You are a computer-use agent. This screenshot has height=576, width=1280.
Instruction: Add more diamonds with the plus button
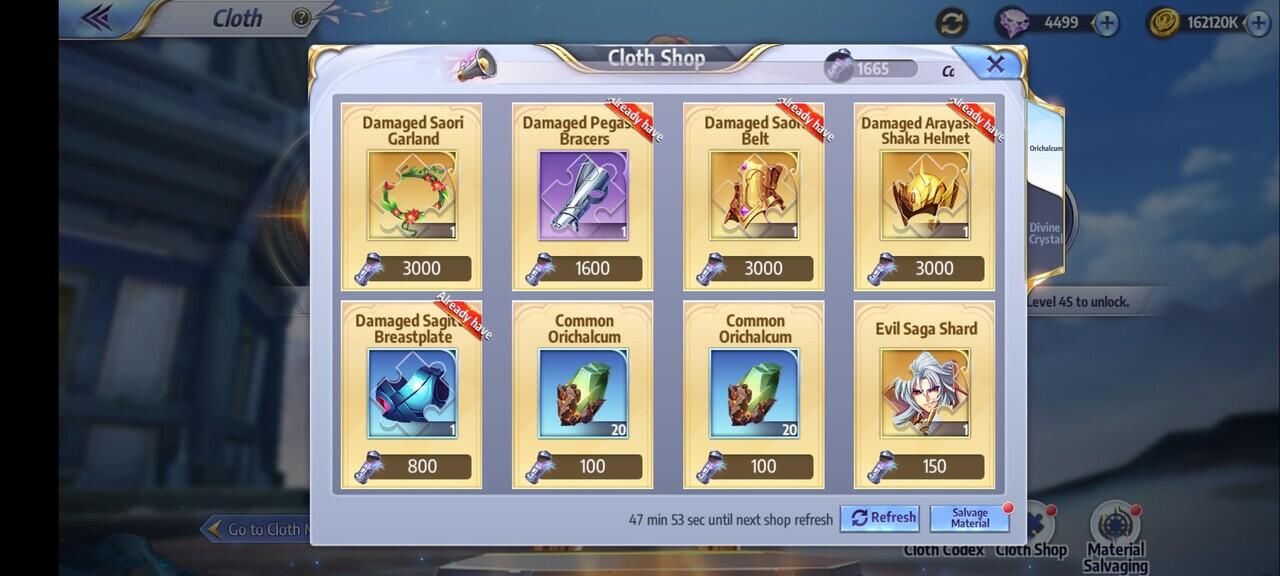[1106, 23]
